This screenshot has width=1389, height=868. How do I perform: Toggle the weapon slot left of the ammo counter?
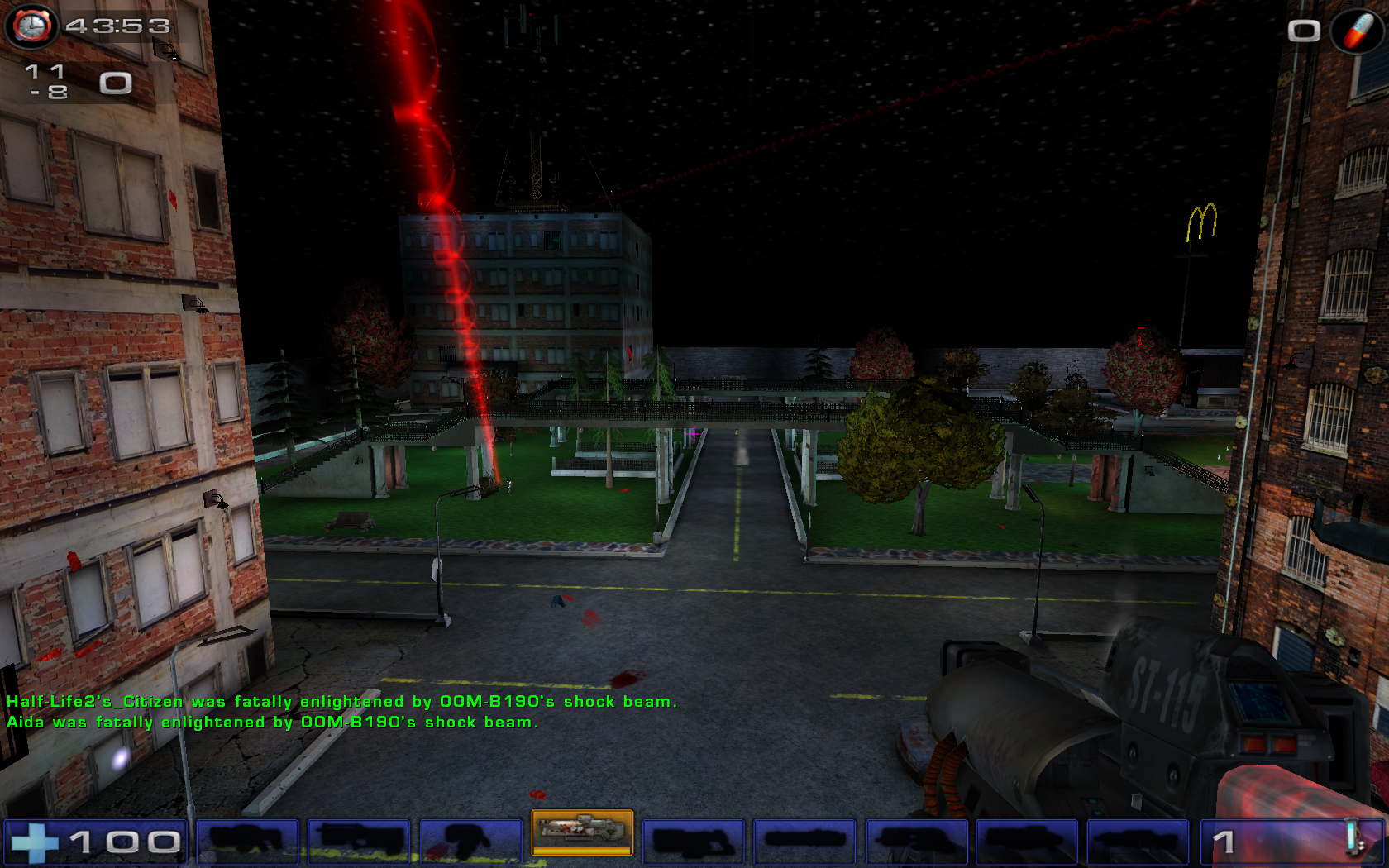coord(1137,842)
